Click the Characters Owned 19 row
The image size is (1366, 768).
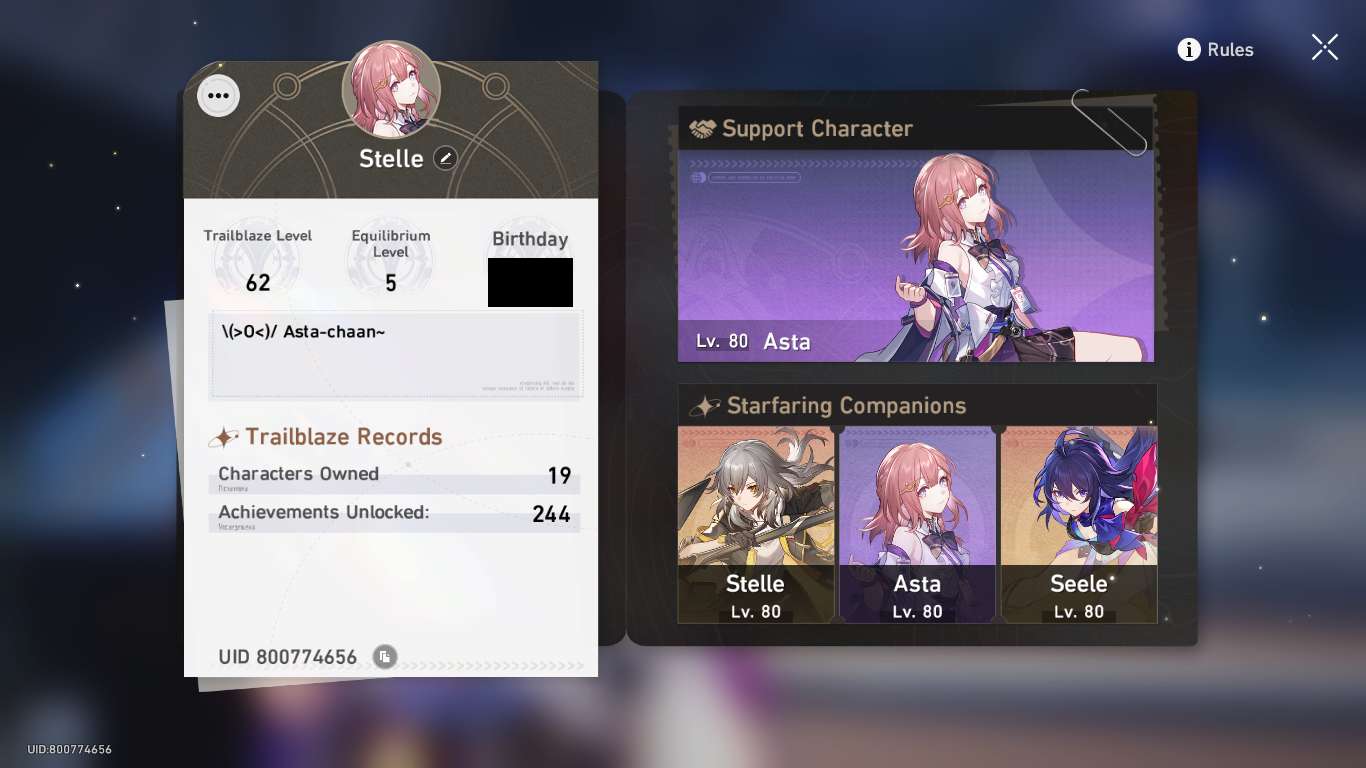[394, 474]
